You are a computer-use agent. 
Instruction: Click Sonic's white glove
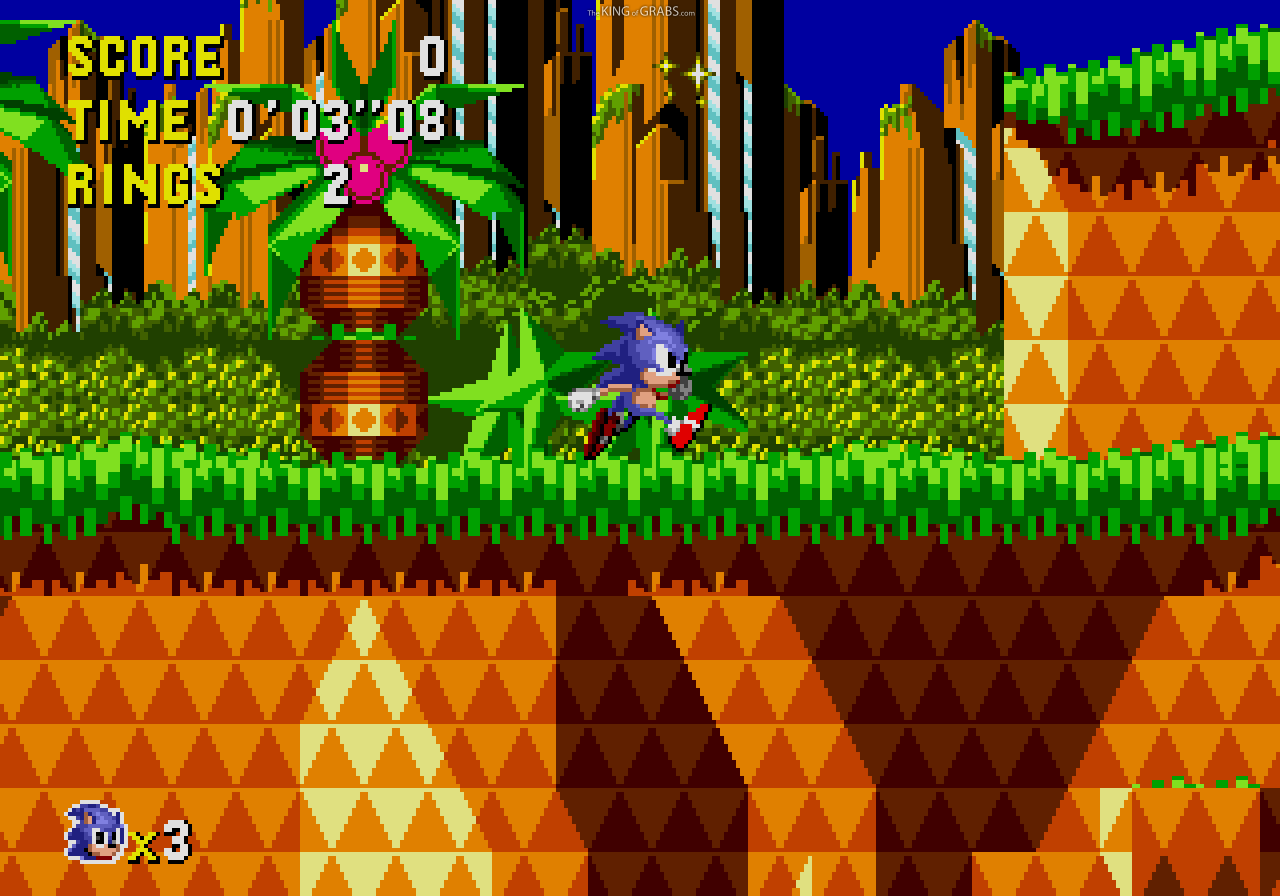pyautogui.click(x=583, y=399)
